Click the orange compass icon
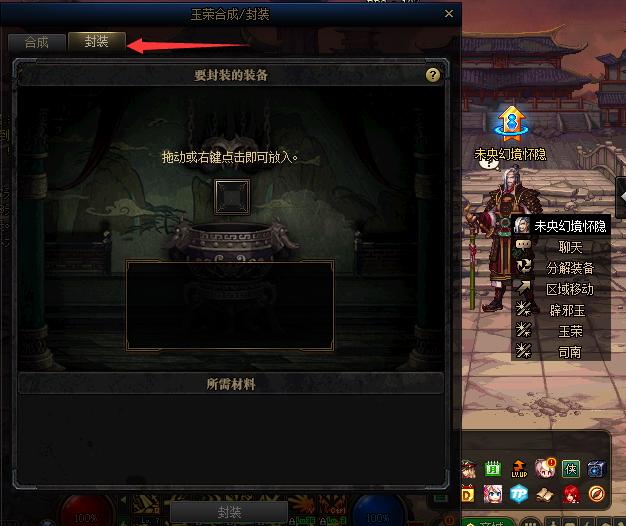Image resolution: width=626 pixels, height=526 pixels. click(596, 494)
